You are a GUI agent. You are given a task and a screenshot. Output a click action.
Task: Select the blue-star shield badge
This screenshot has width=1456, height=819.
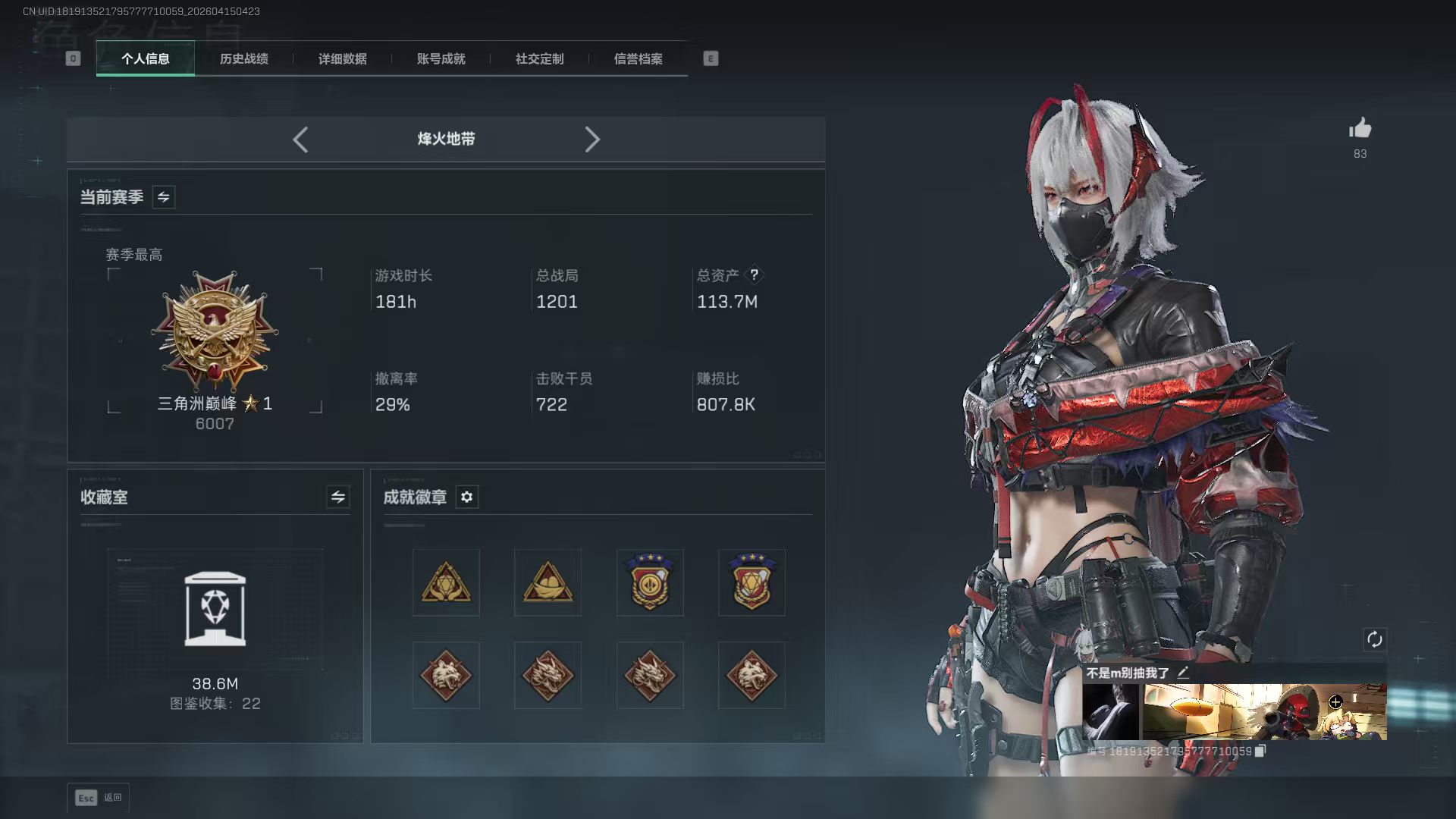[x=650, y=582]
